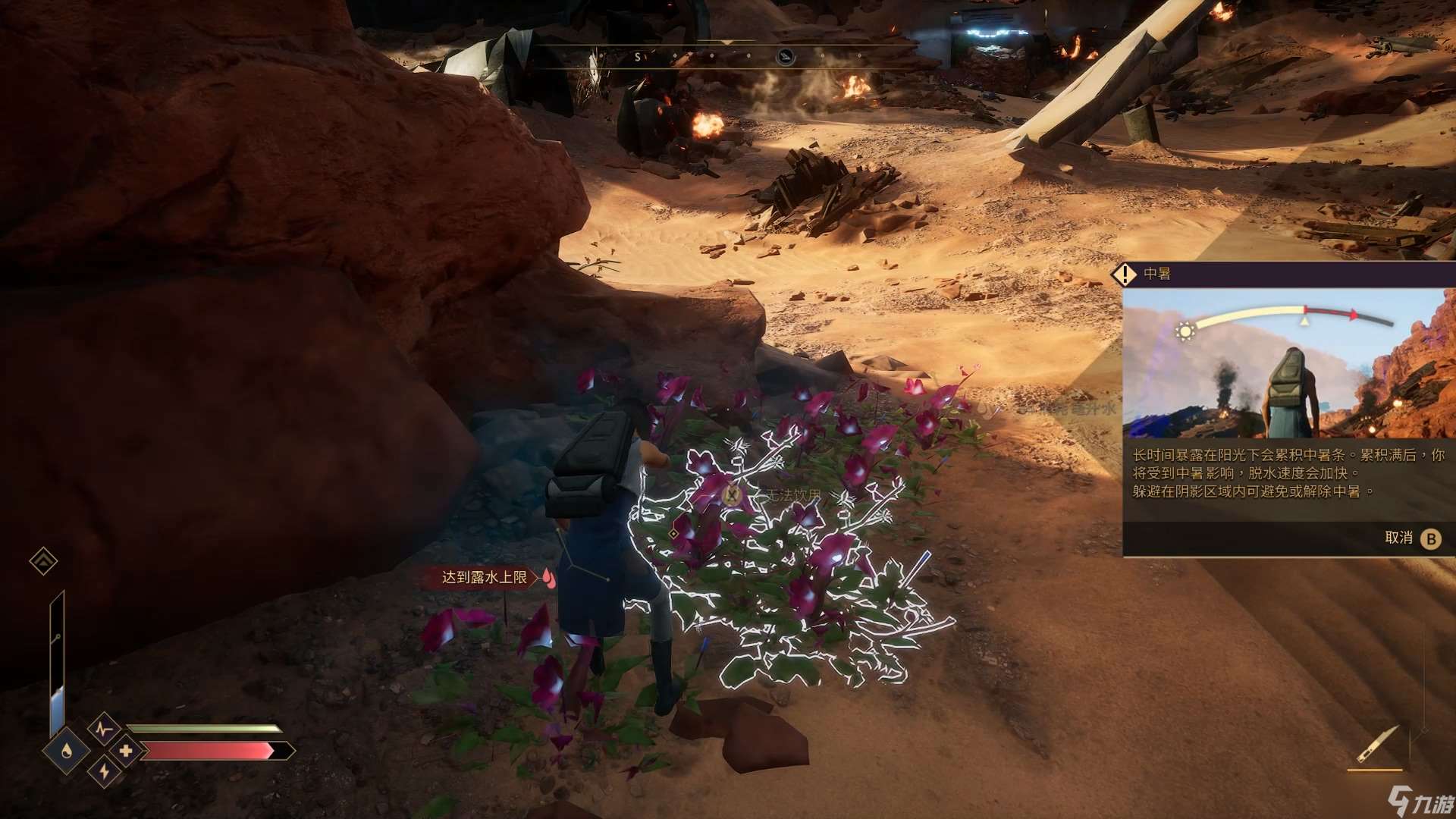
Task: Click the diamond chevron shelter indicator
Action: (43, 561)
